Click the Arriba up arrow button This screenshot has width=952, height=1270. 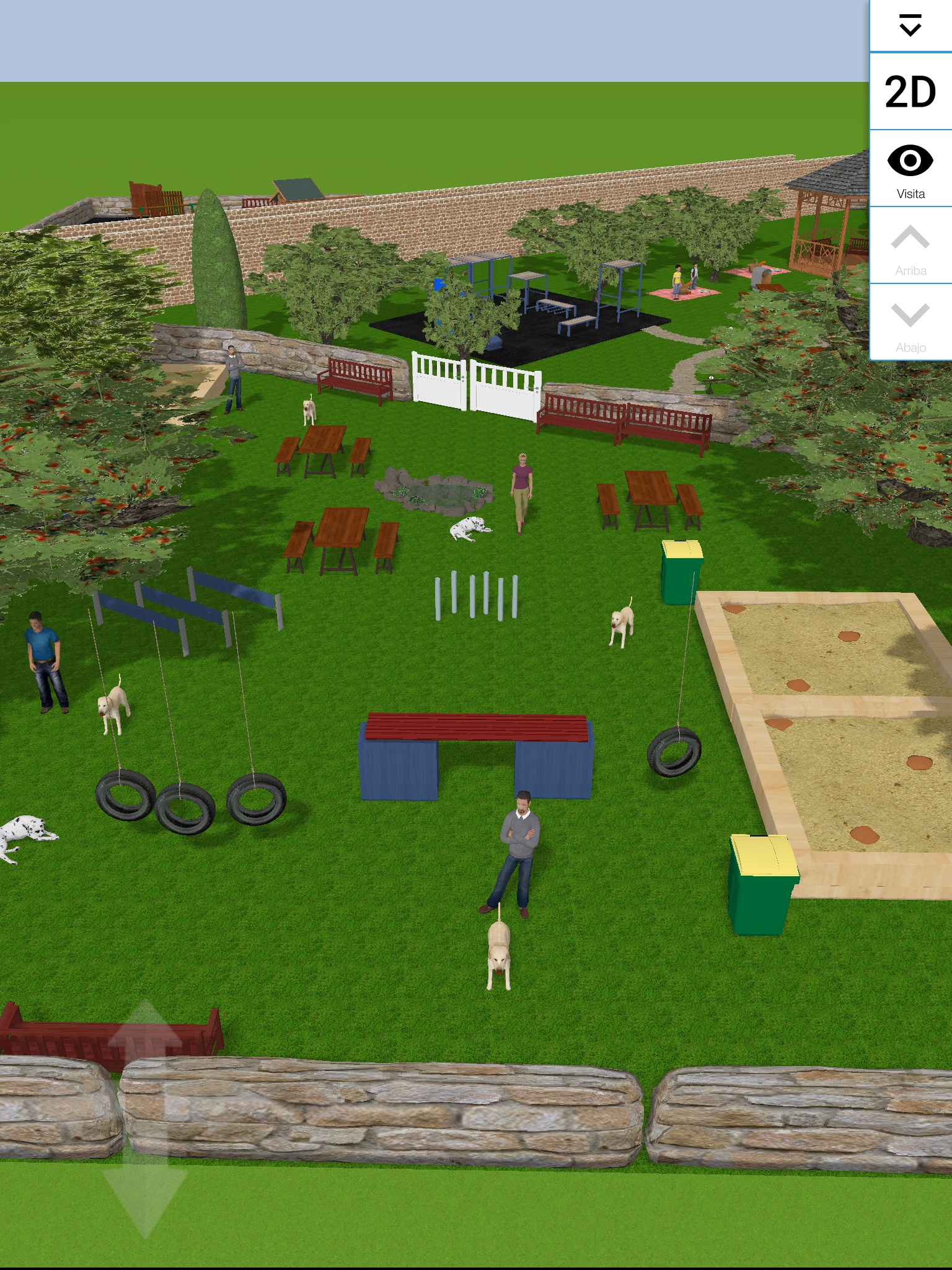910,246
